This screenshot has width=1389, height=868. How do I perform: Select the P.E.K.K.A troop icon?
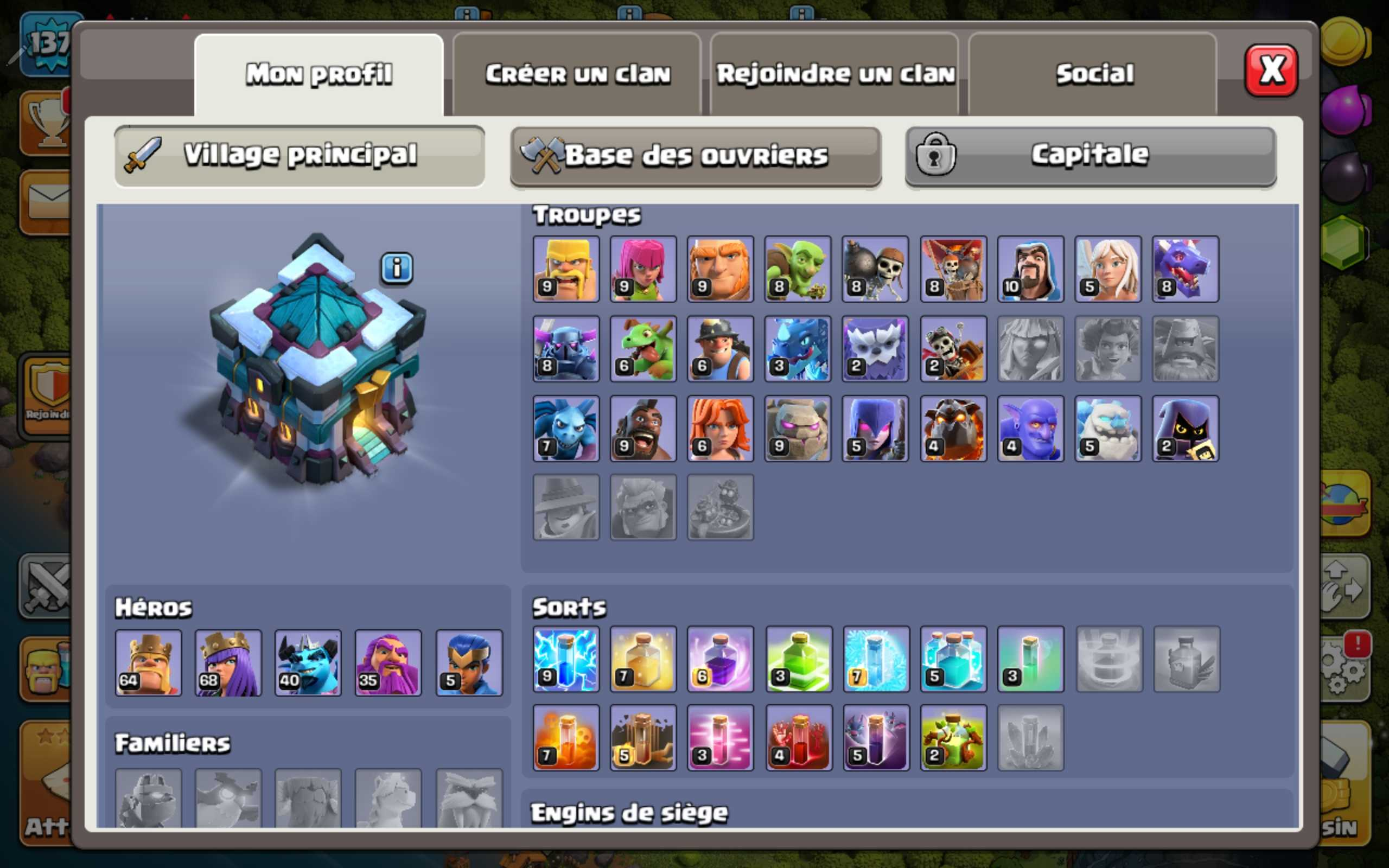click(565, 349)
